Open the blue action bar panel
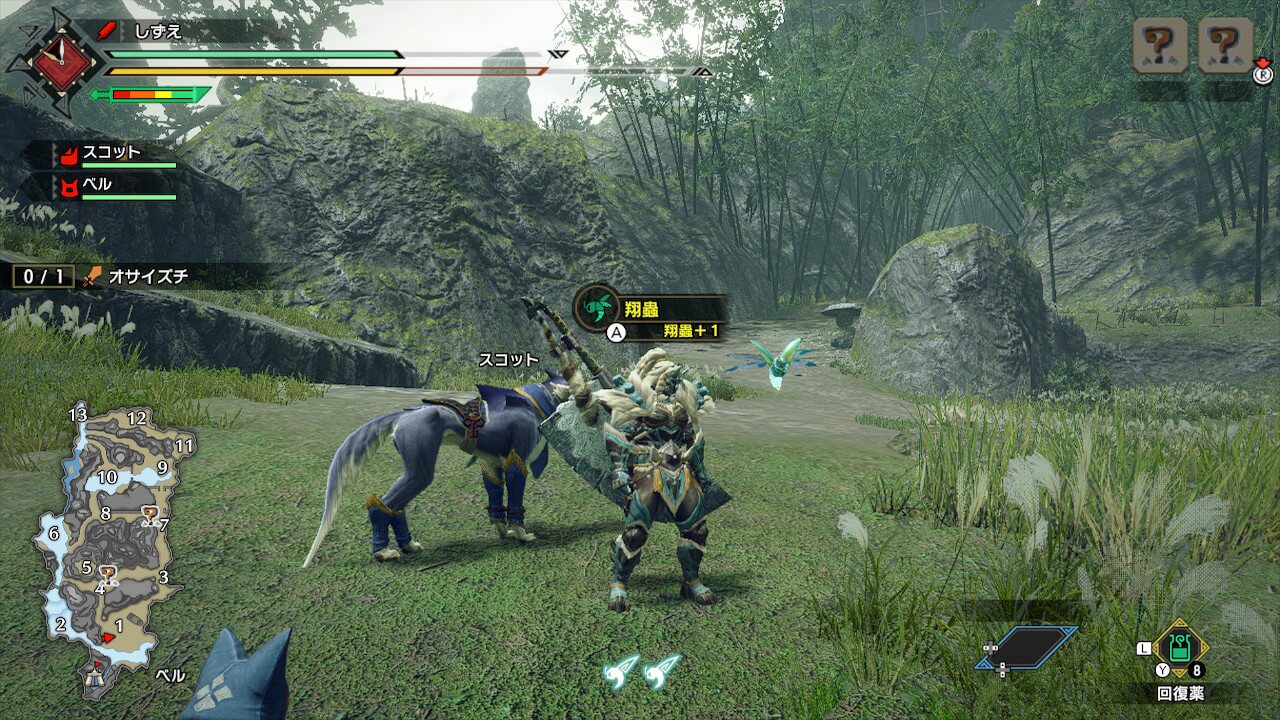The height and width of the screenshot is (720, 1280). (1027, 647)
